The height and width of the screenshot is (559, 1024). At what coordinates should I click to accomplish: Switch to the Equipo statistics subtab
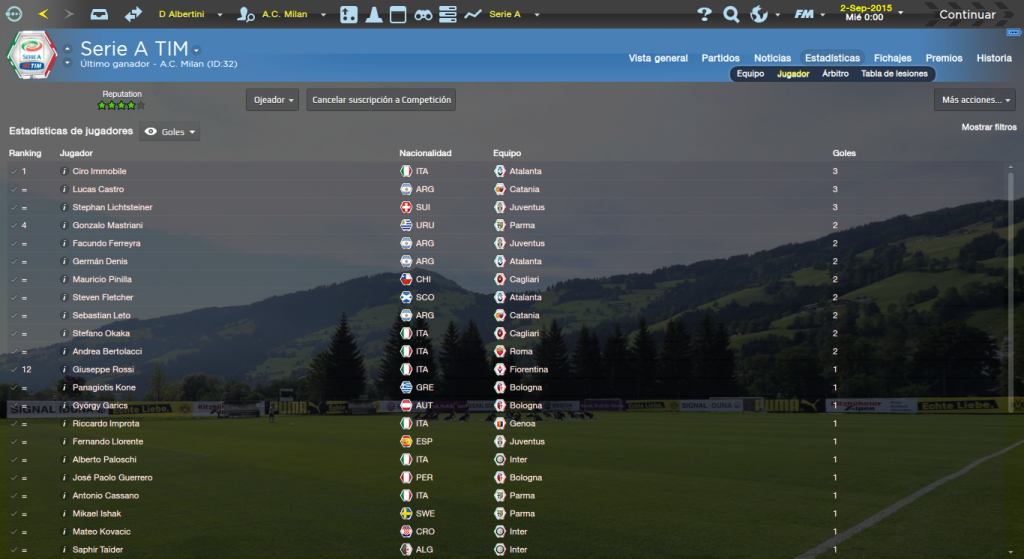click(x=750, y=74)
